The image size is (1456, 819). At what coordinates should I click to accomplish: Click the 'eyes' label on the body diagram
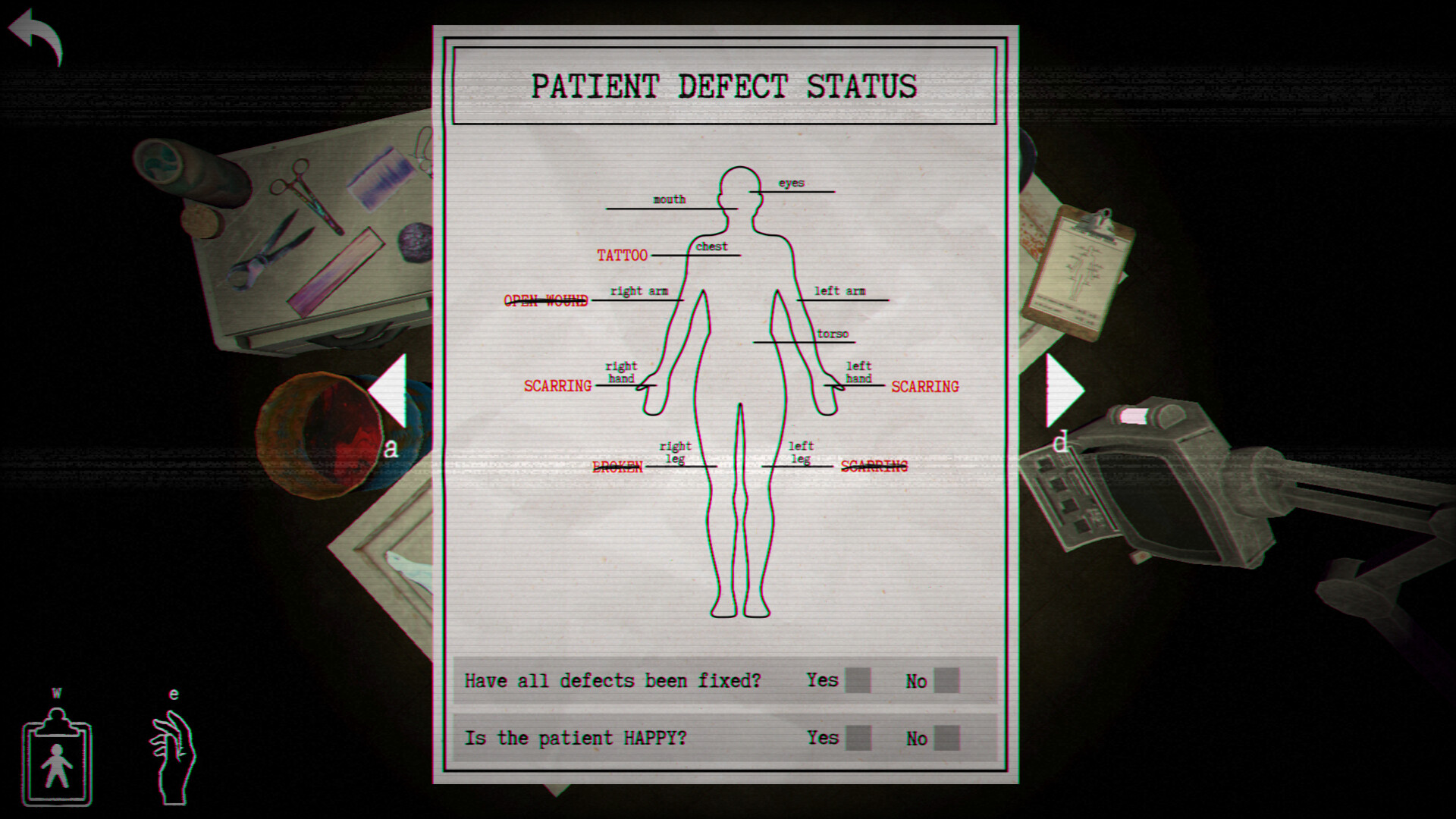[792, 182]
